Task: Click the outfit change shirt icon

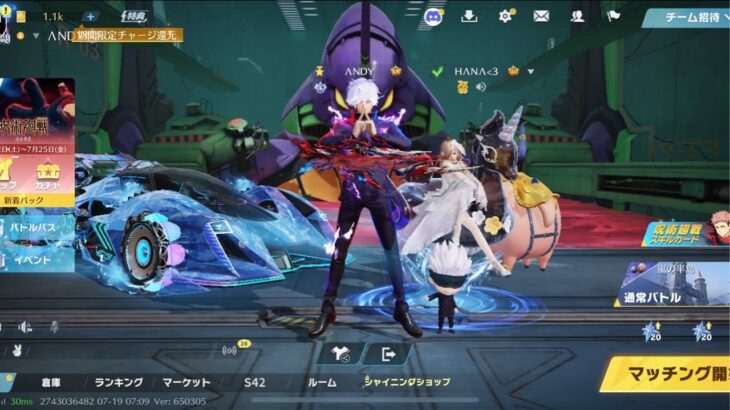Action: [x=342, y=353]
